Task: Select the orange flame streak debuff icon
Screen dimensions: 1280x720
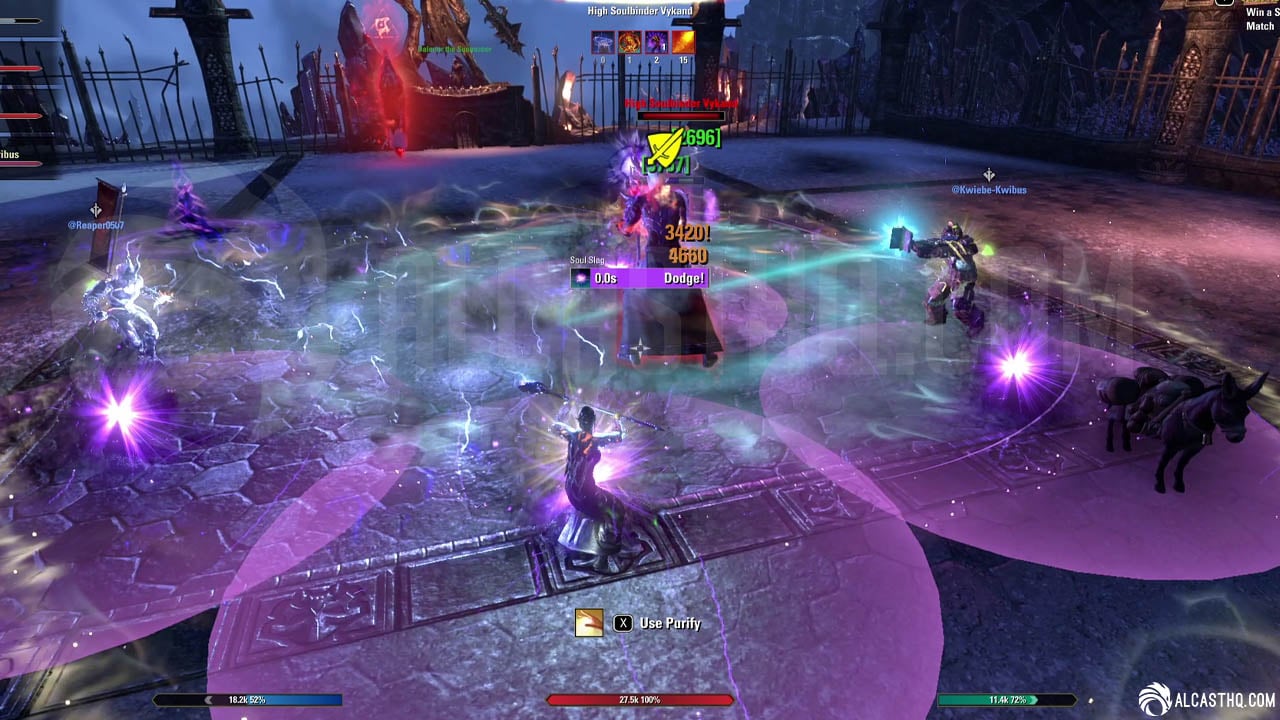Action: (x=684, y=42)
